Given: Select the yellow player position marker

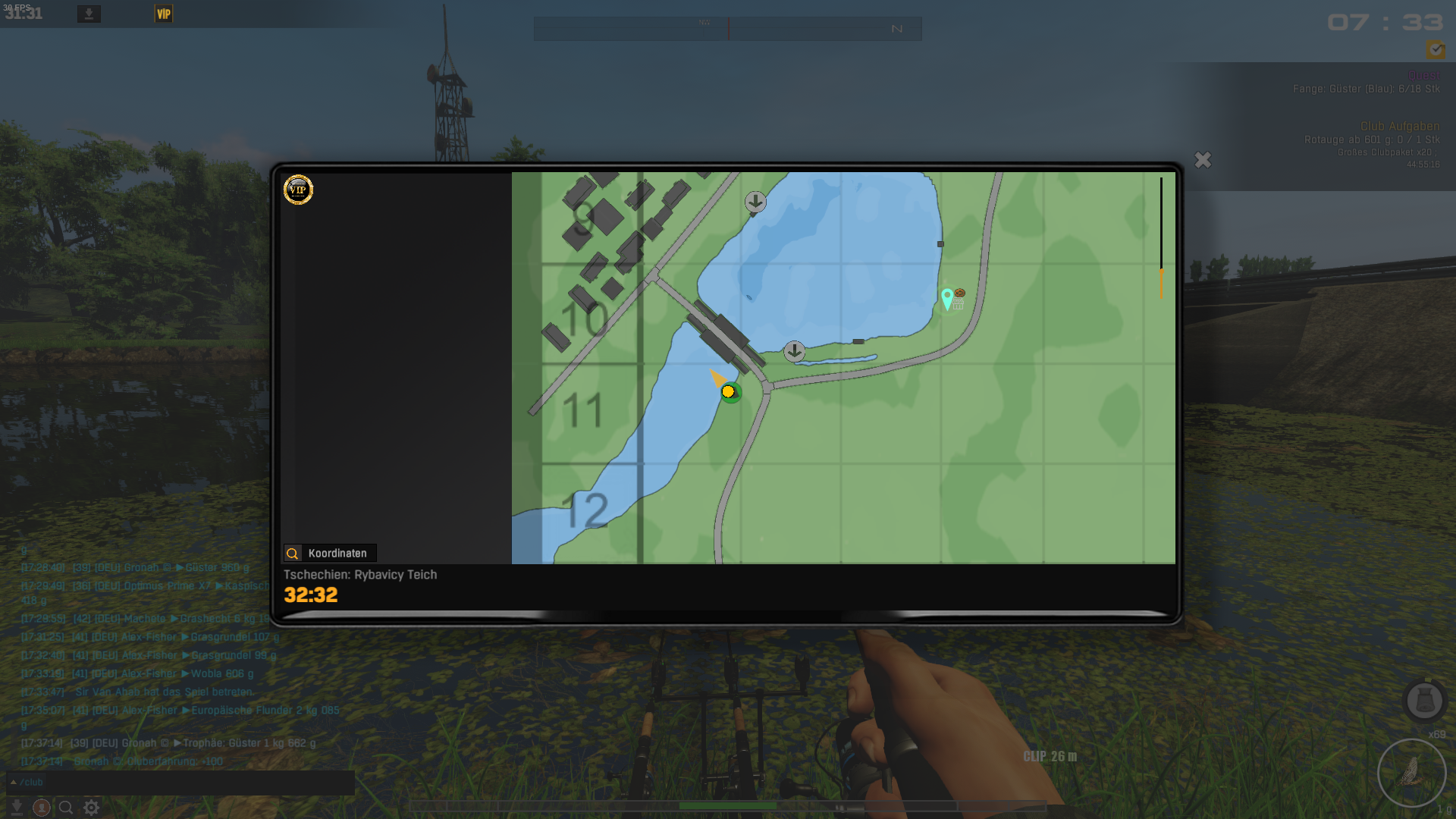Looking at the screenshot, I should coord(728,391).
